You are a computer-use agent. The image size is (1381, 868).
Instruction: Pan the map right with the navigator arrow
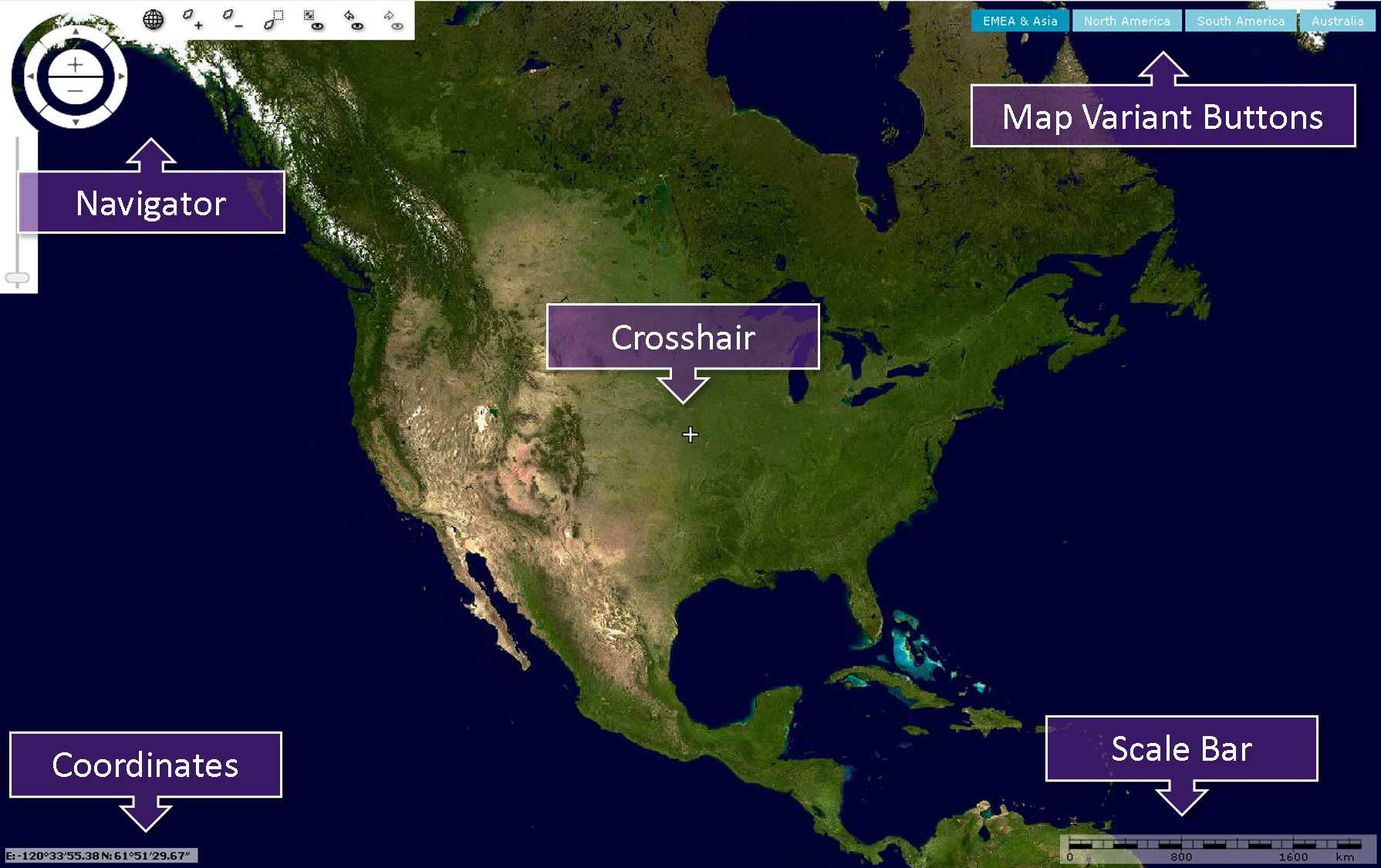121,76
